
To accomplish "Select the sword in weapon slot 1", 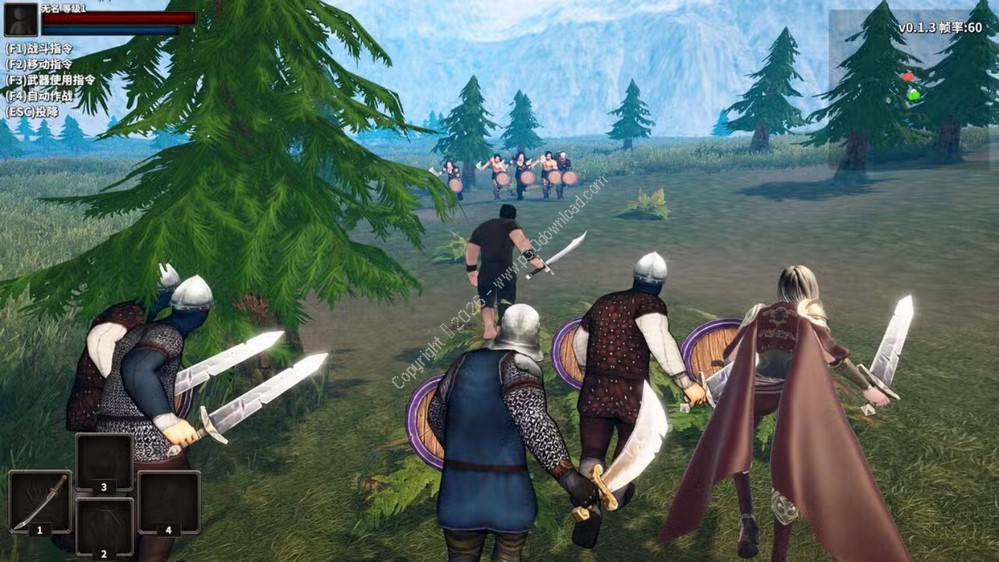I will [x=40, y=501].
